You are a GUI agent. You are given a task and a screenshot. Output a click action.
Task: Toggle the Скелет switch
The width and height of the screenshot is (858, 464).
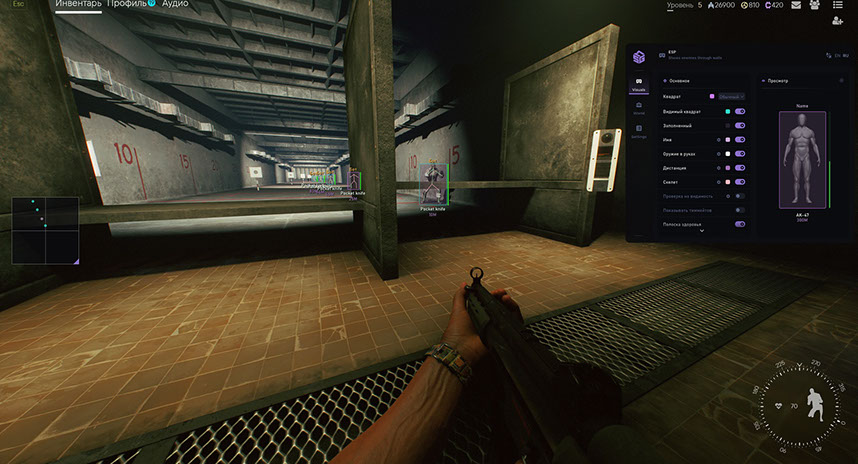coord(740,182)
